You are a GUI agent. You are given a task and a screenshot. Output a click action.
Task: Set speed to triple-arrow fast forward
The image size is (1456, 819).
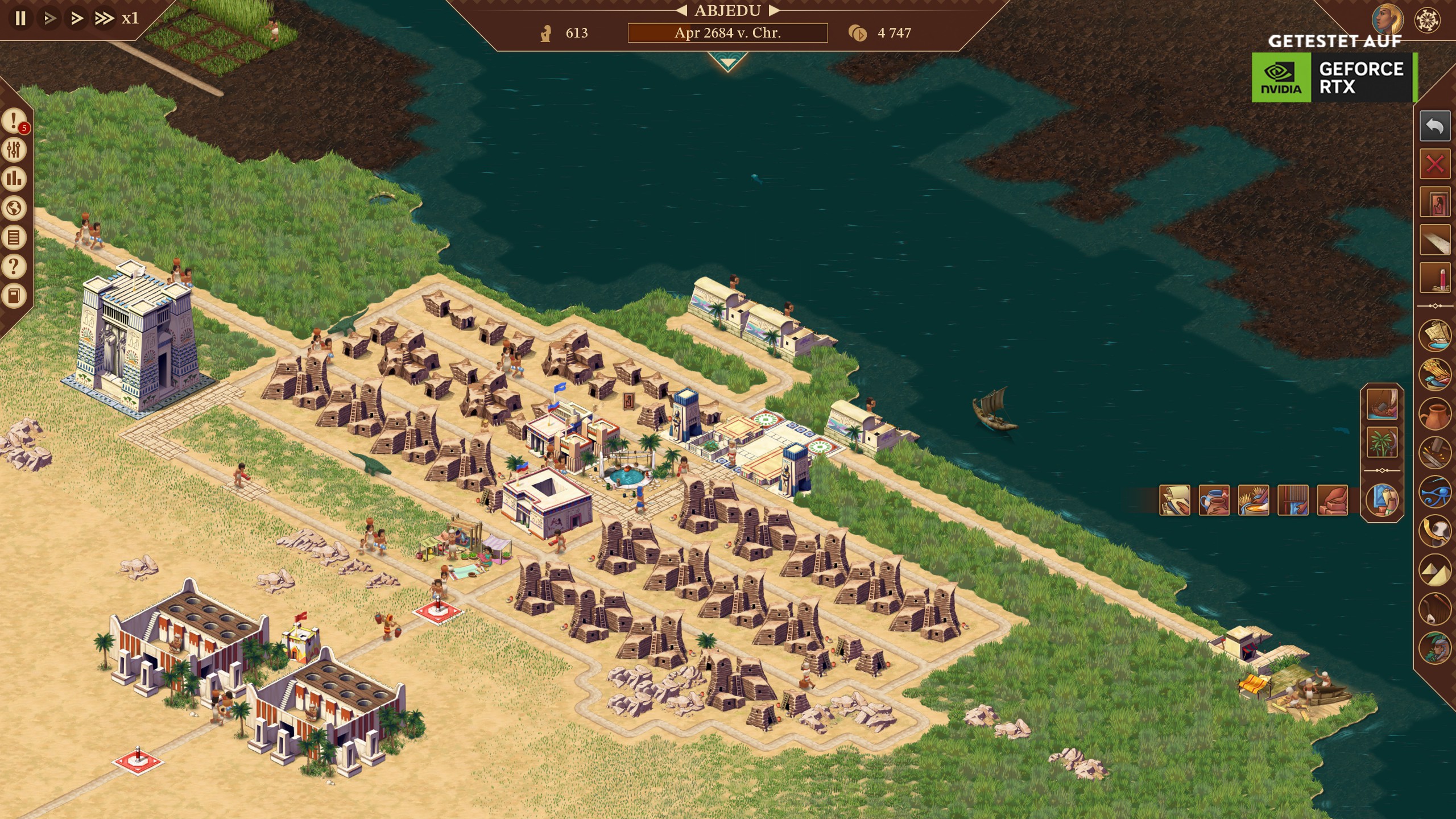(104, 18)
